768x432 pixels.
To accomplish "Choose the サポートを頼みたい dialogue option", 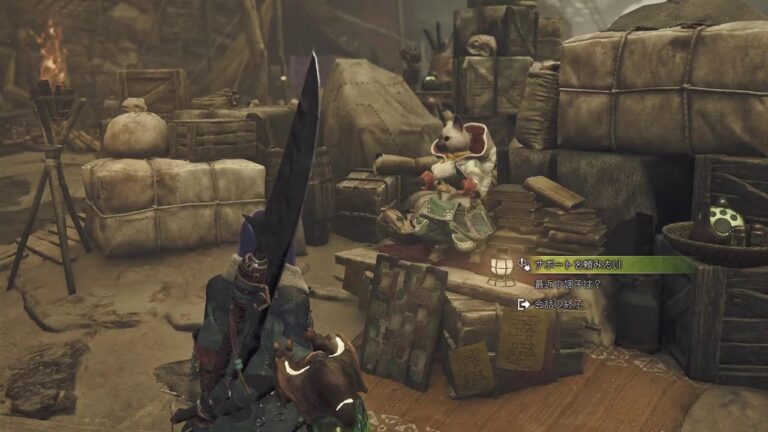I will (x=578, y=265).
